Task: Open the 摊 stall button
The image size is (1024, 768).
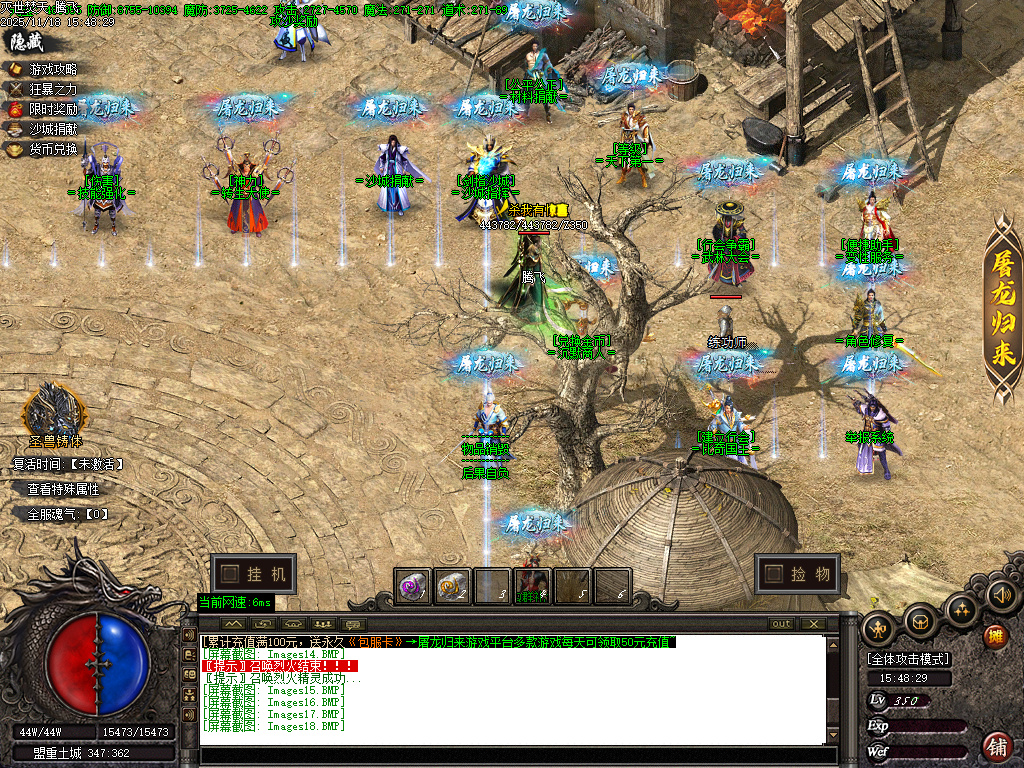Action: coord(994,636)
